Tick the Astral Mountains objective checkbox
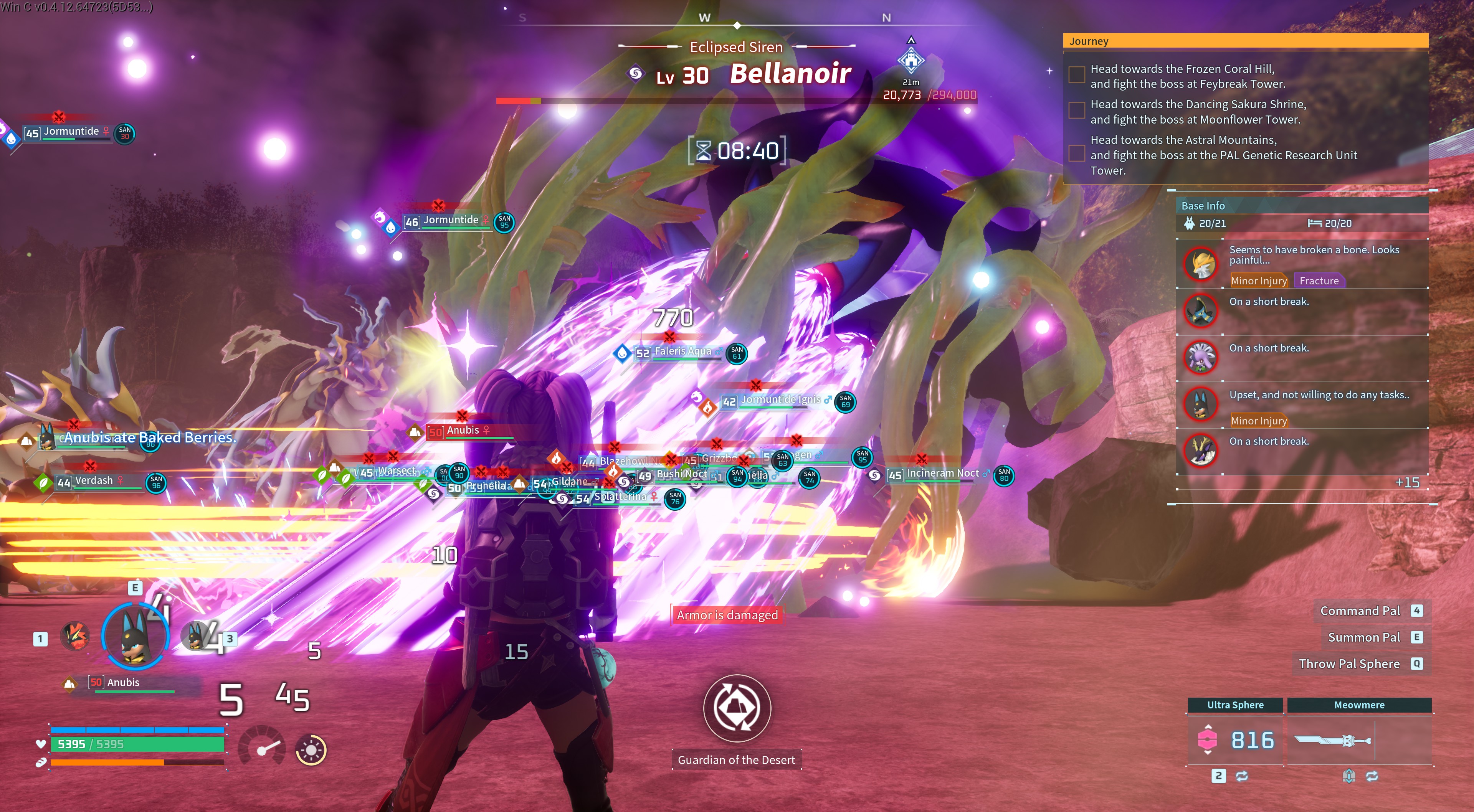This screenshot has width=1474, height=812. [1076, 153]
